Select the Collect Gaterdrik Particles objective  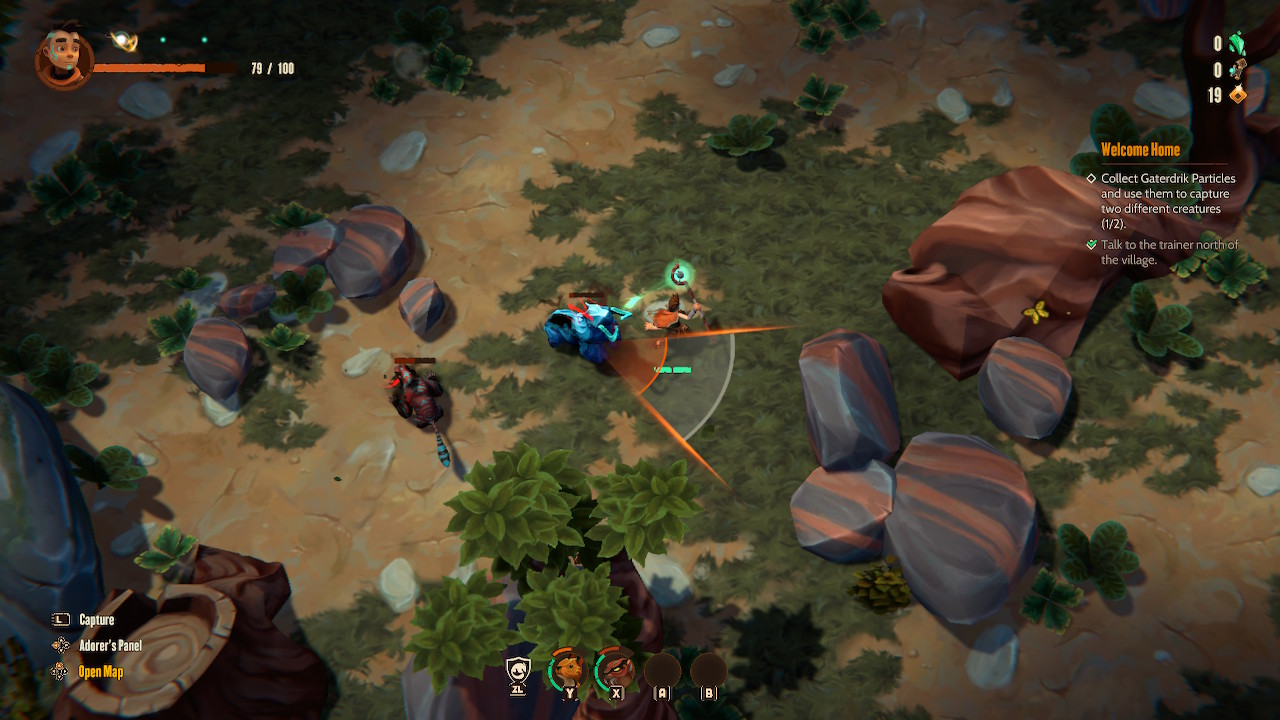[x=1167, y=201]
